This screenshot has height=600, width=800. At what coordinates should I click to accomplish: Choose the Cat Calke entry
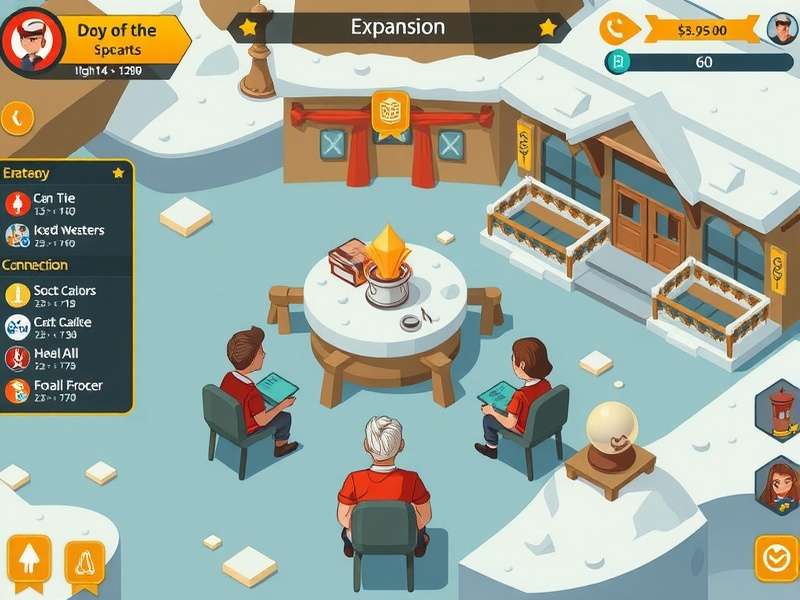58,327
